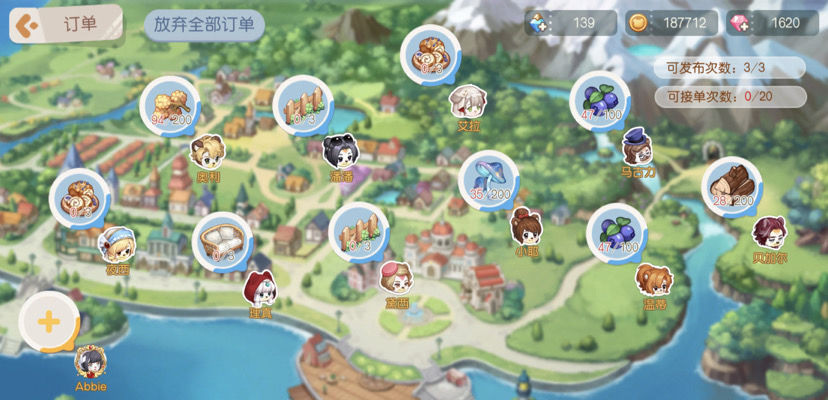This screenshot has height=400, width=828.
Task: Open the popcorn order 94/200 bubble
Action: coord(169,105)
